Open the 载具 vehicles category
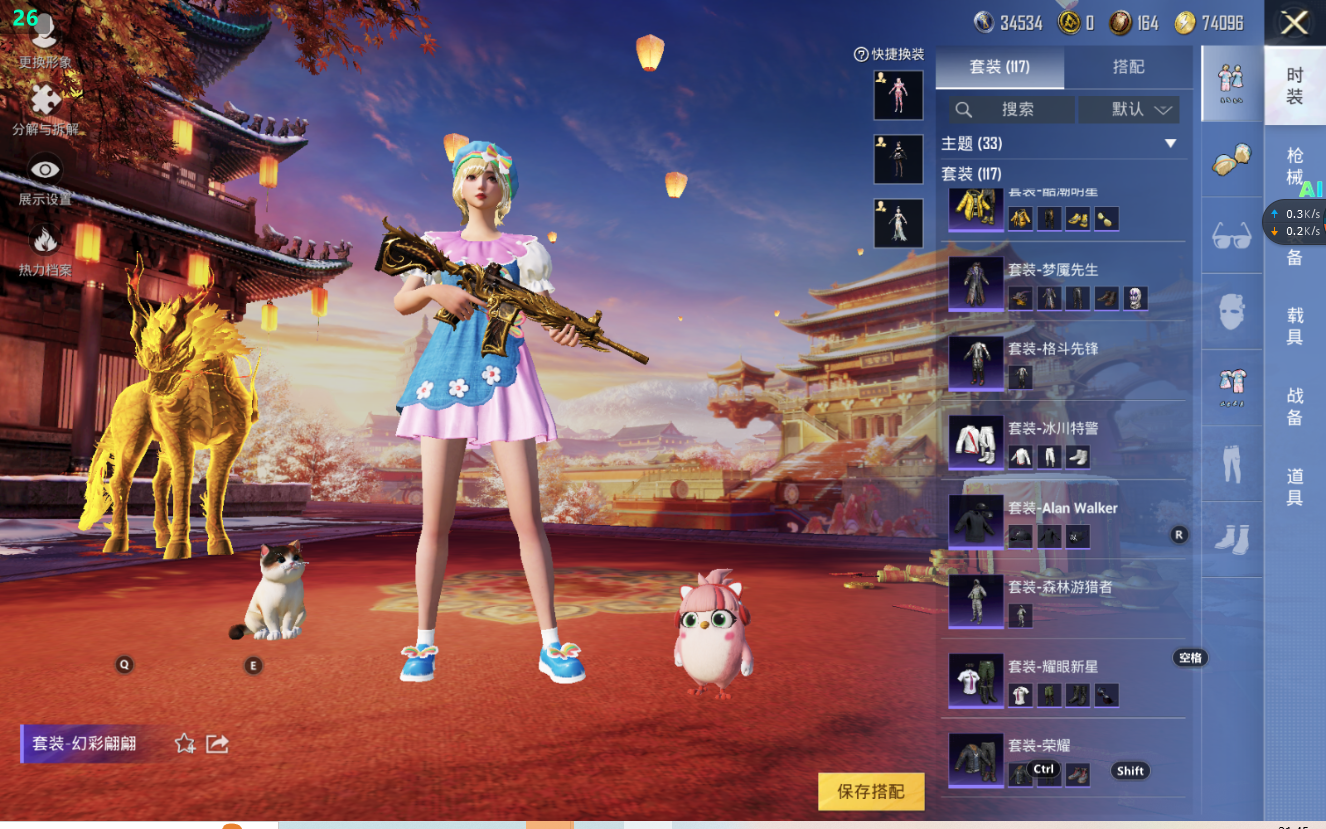1326x829 pixels. [1294, 326]
